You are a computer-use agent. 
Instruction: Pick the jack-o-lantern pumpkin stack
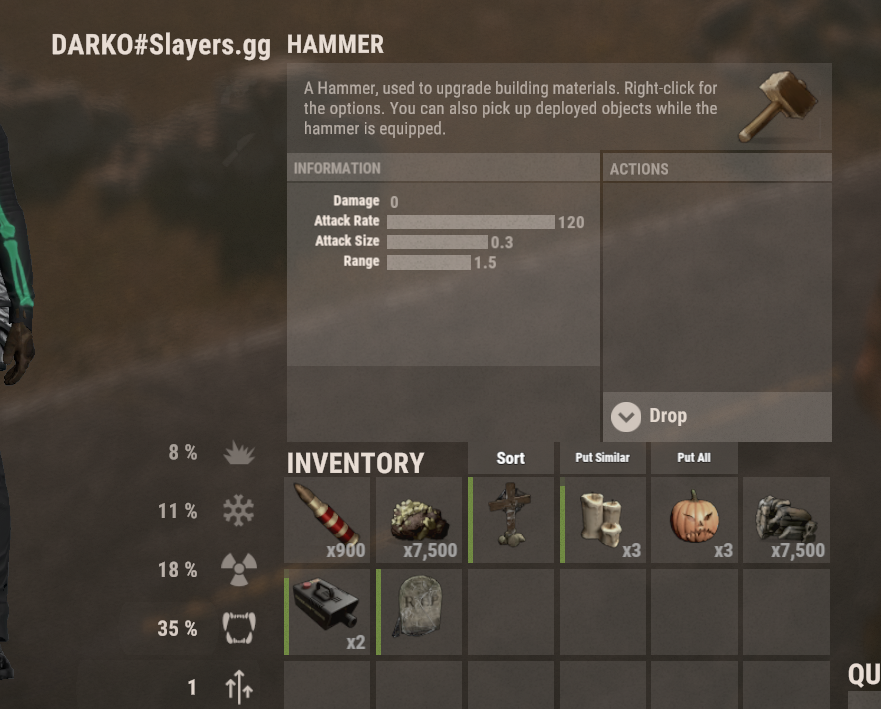(694, 520)
